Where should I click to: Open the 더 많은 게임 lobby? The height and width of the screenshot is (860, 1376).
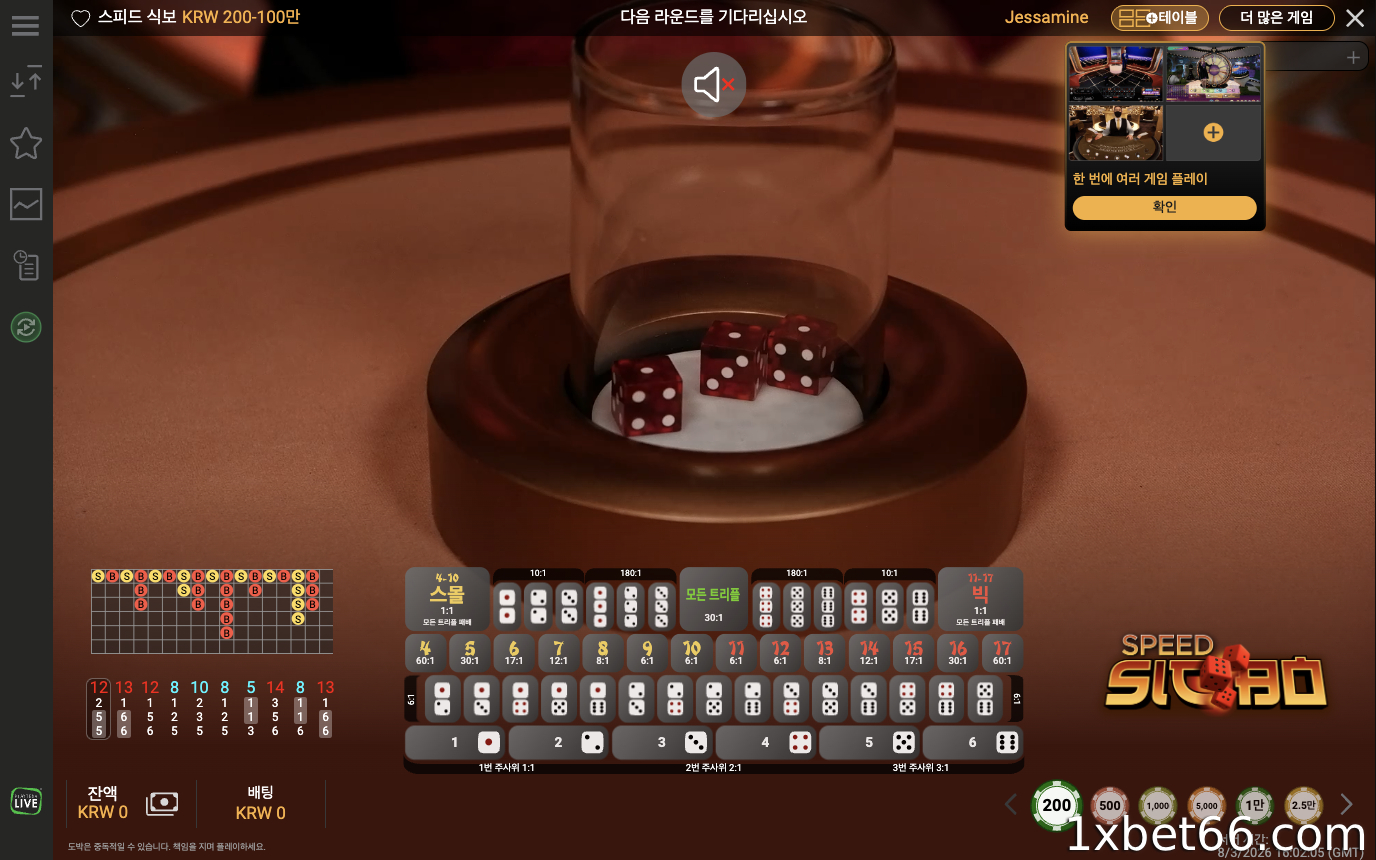pos(1276,18)
